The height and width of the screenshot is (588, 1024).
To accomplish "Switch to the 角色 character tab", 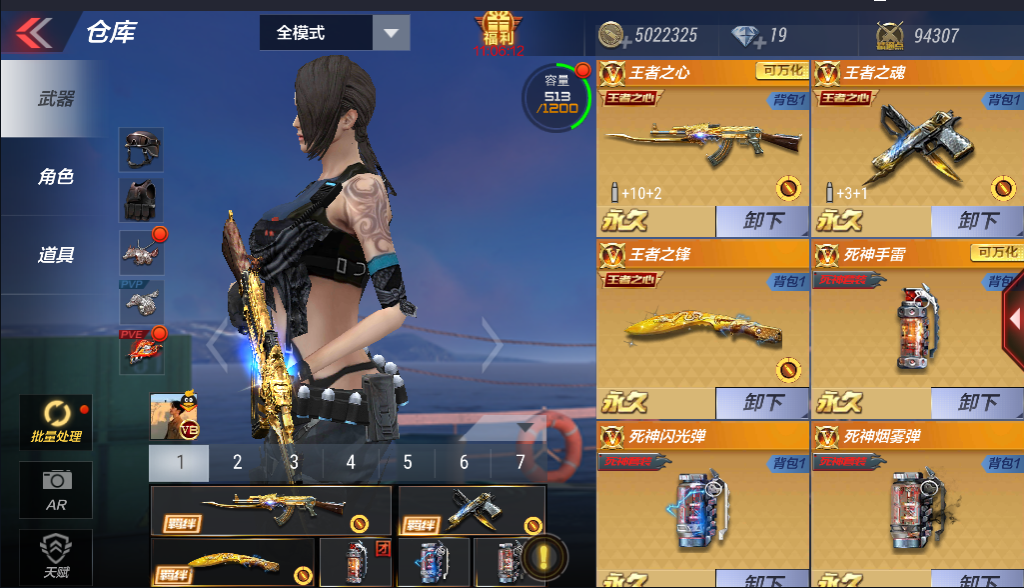I will (56, 177).
